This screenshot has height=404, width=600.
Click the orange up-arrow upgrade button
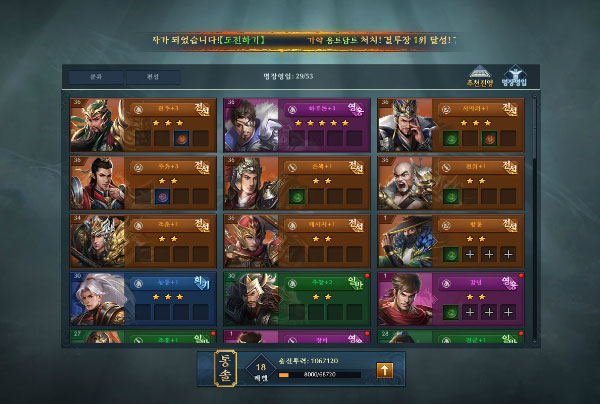[x=383, y=371]
